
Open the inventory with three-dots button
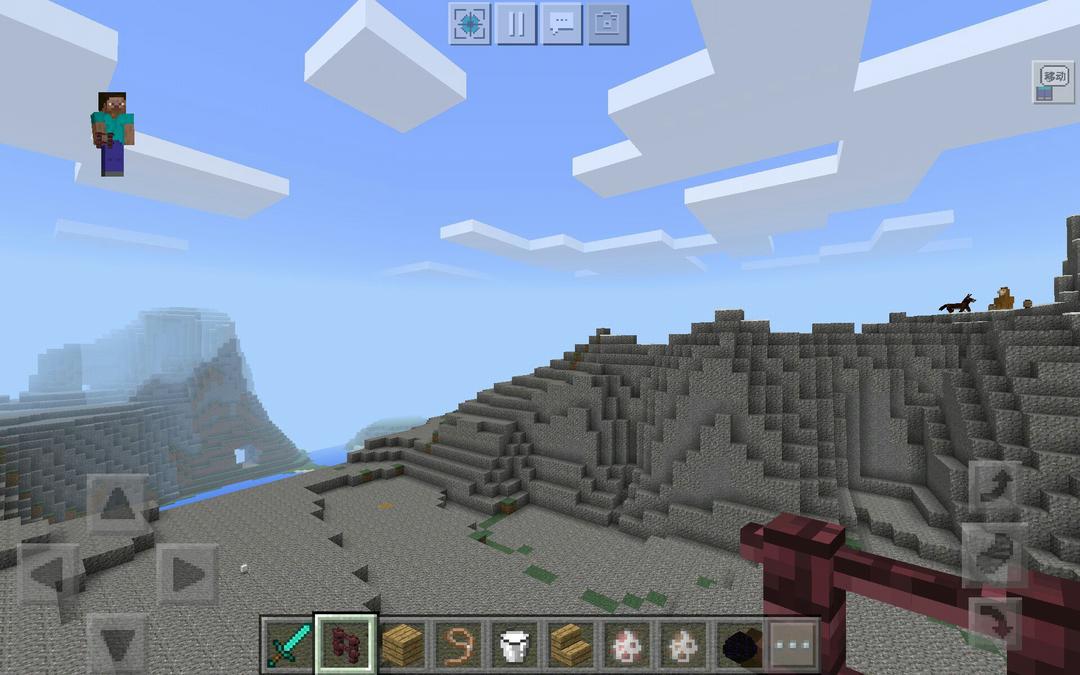(795, 645)
